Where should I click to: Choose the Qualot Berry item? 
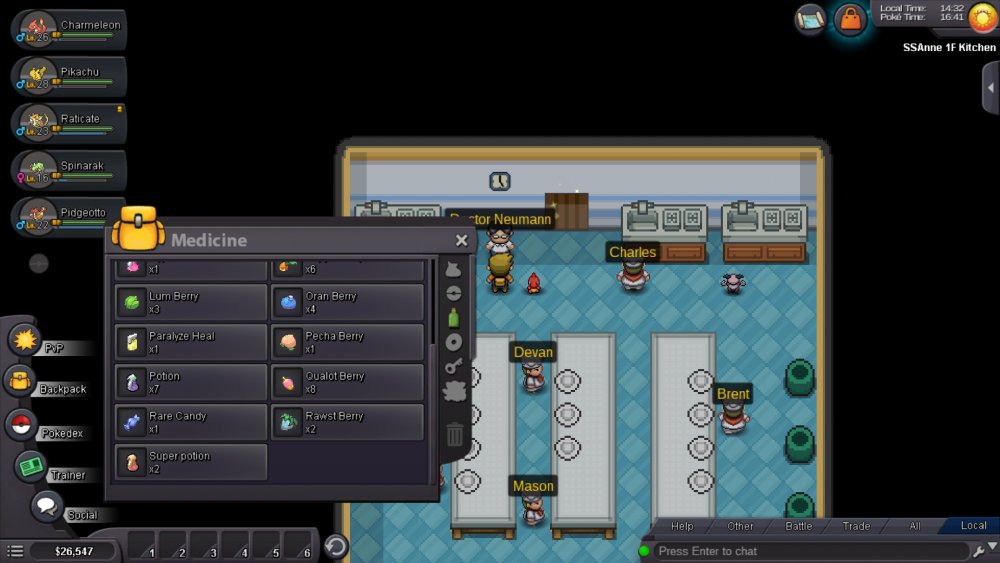point(347,382)
